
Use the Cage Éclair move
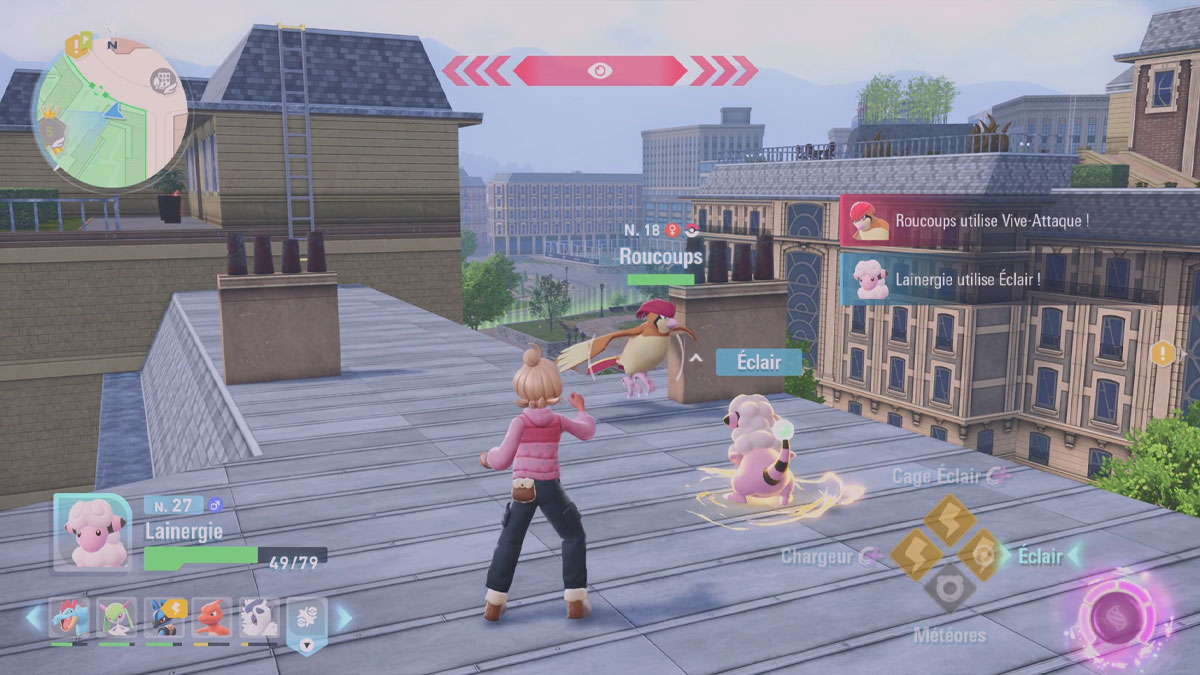tap(949, 519)
